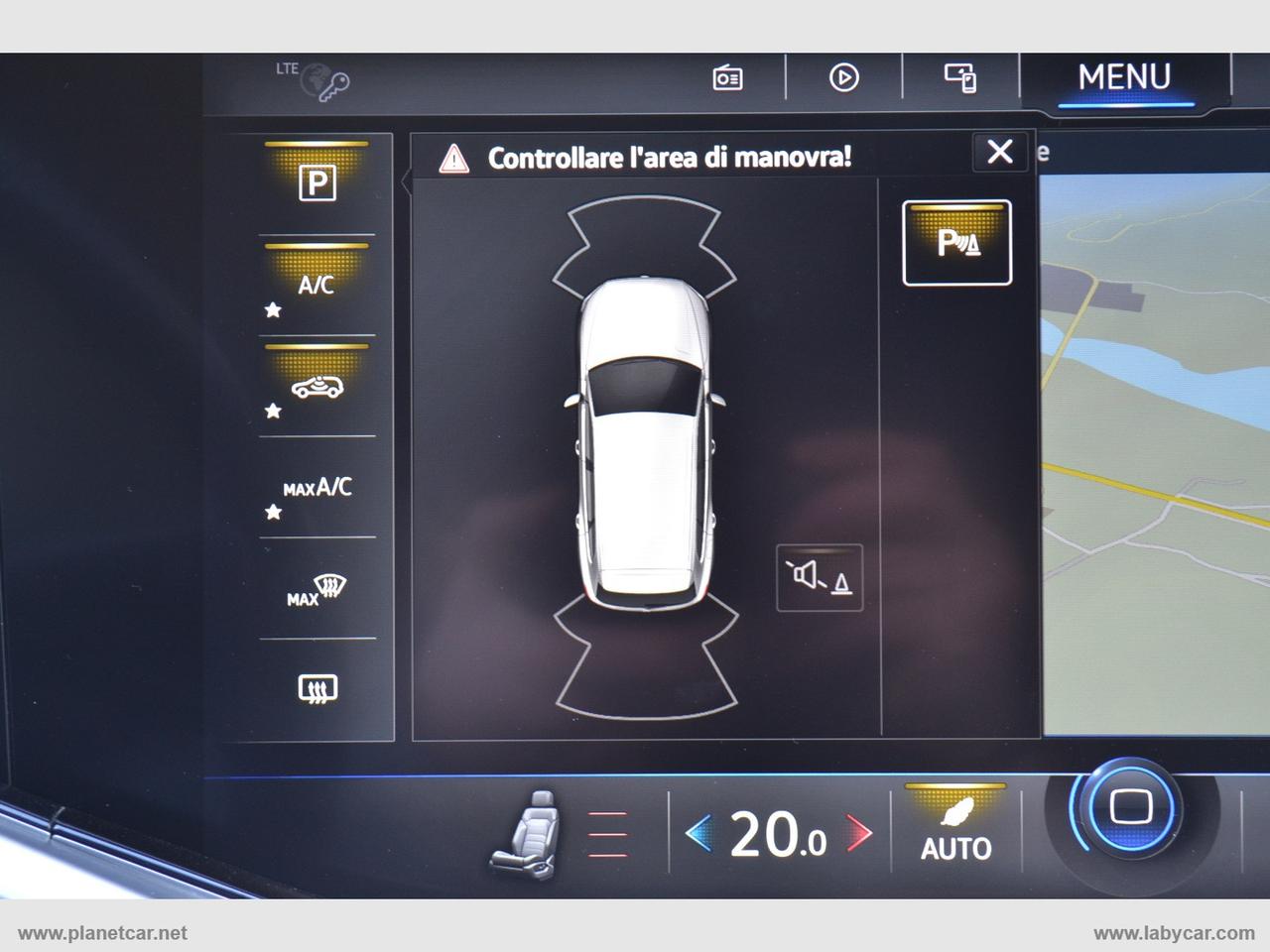The width and height of the screenshot is (1270, 952).
Task: Dismiss the manovra warning with the X
Action: click(998, 153)
